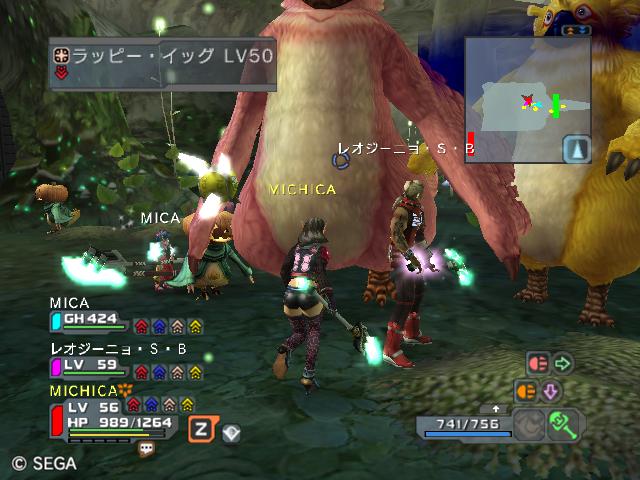Click the orange Z action icon
This screenshot has height=480, width=640.
pyautogui.click(x=202, y=429)
